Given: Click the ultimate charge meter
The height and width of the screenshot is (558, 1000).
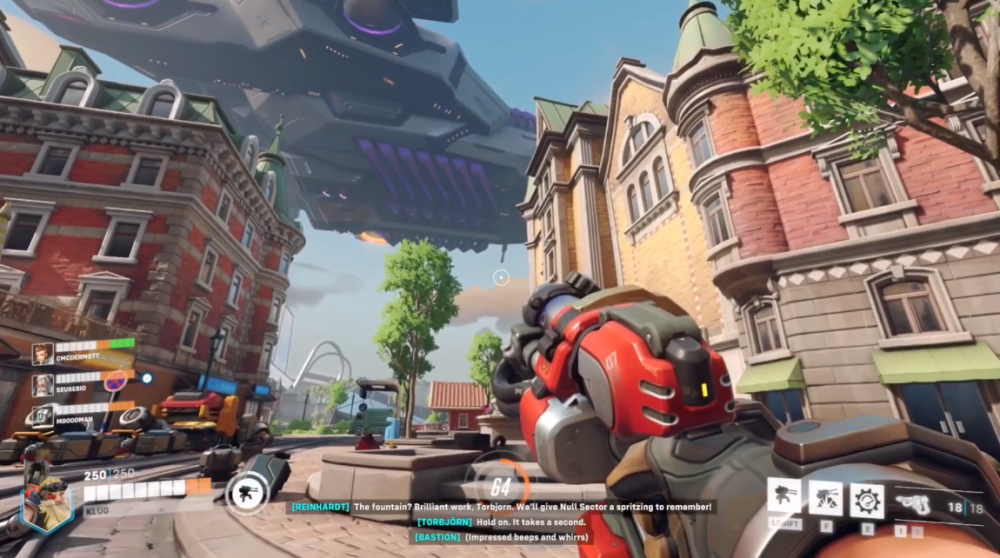Looking at the screenshot, I should (498, 487).
